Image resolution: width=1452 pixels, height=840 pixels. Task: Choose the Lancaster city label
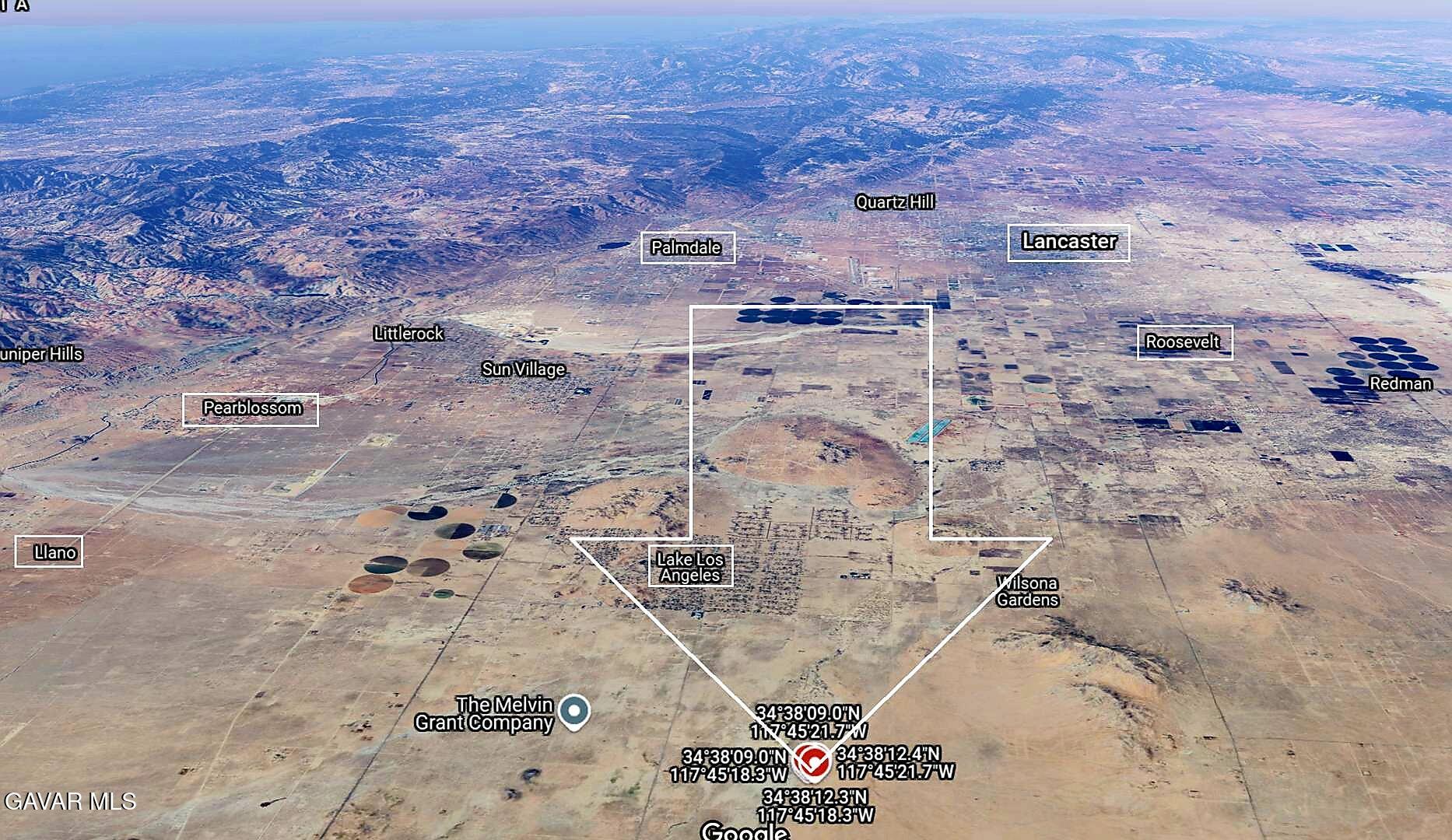pyautogui.click(x=1068, y=242)
